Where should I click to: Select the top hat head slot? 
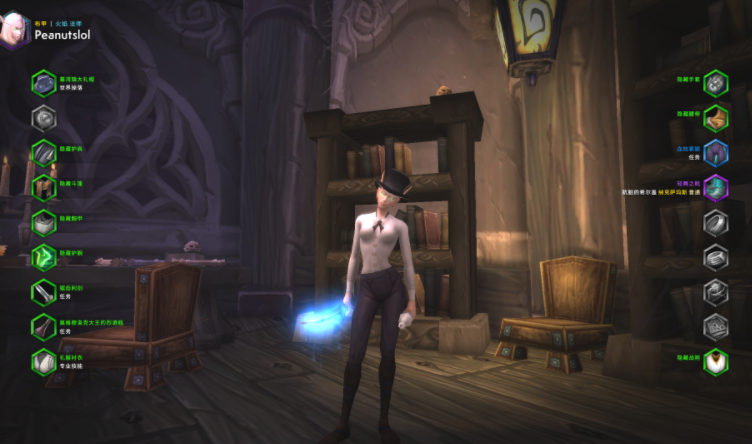(x=43, y=83)
